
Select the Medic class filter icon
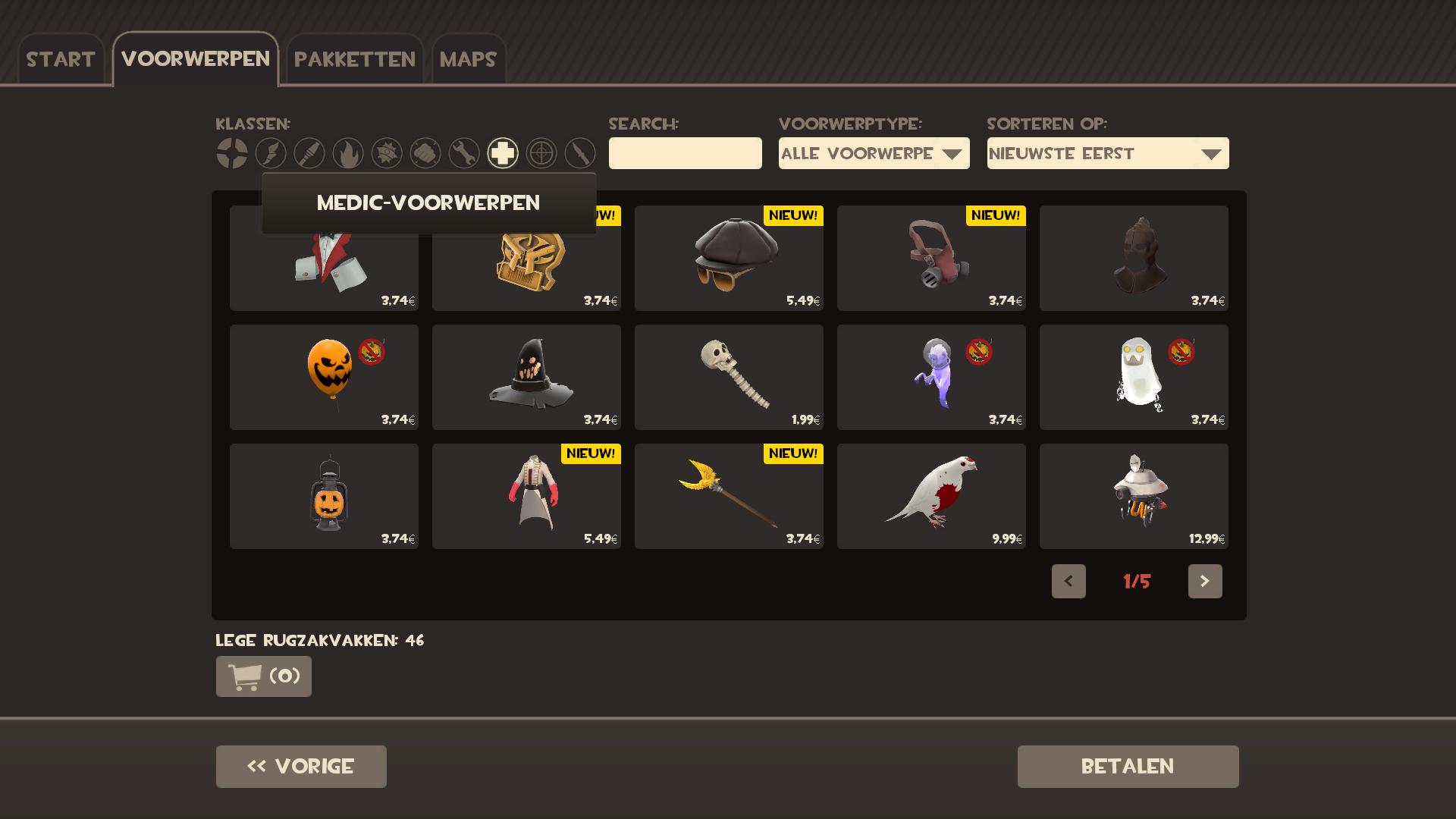pyautogui.click(x=502, y=153)
